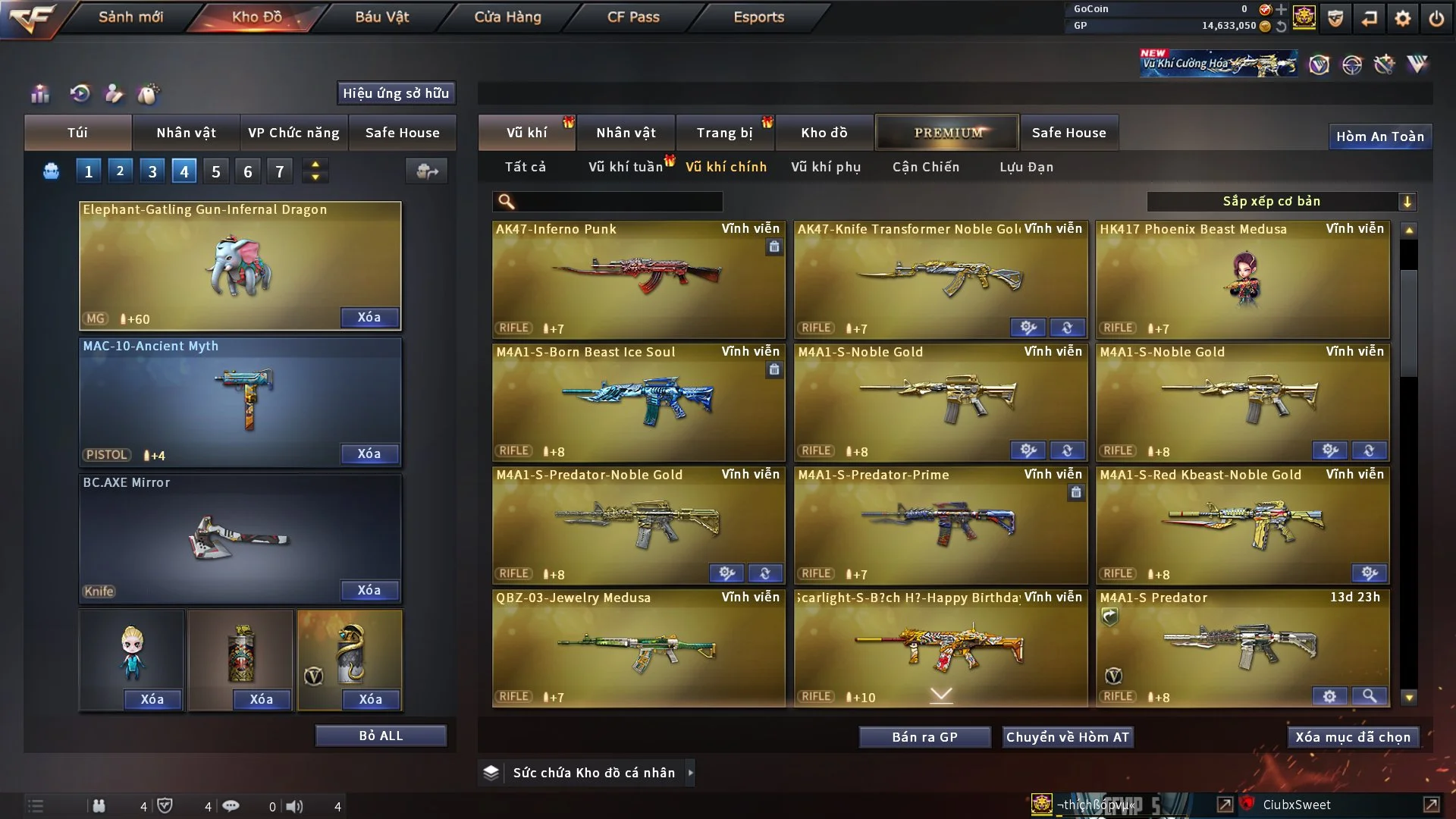Open the Esports menu
The image size is (1456, 819).
(758, 17)
